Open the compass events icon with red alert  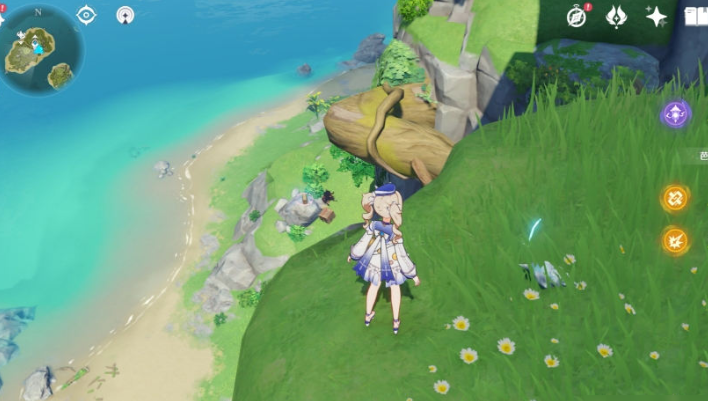577,16
